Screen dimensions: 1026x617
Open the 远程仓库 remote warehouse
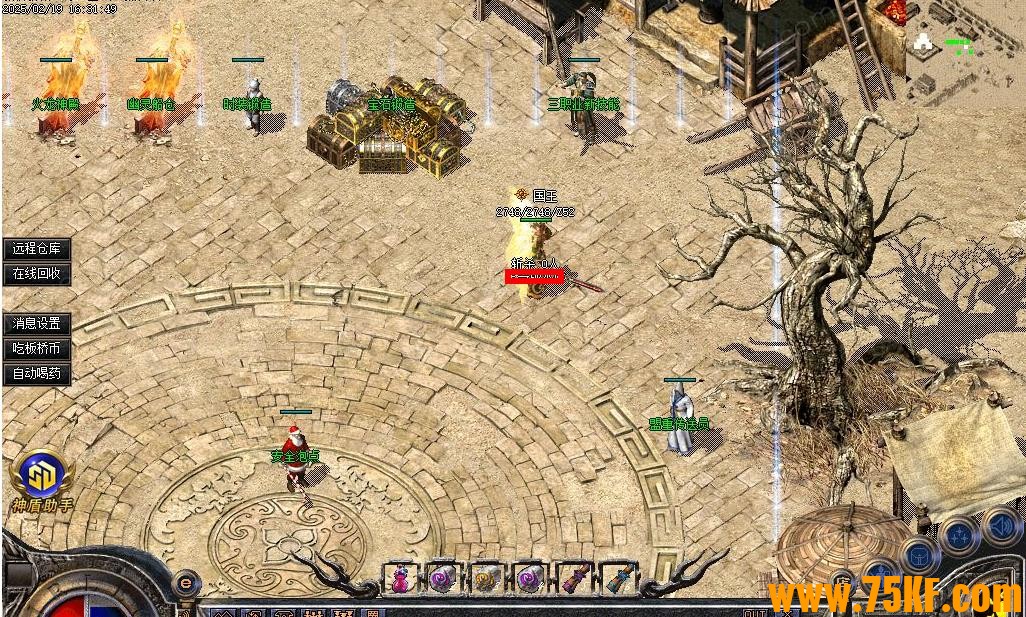click(x=37, y=249)
